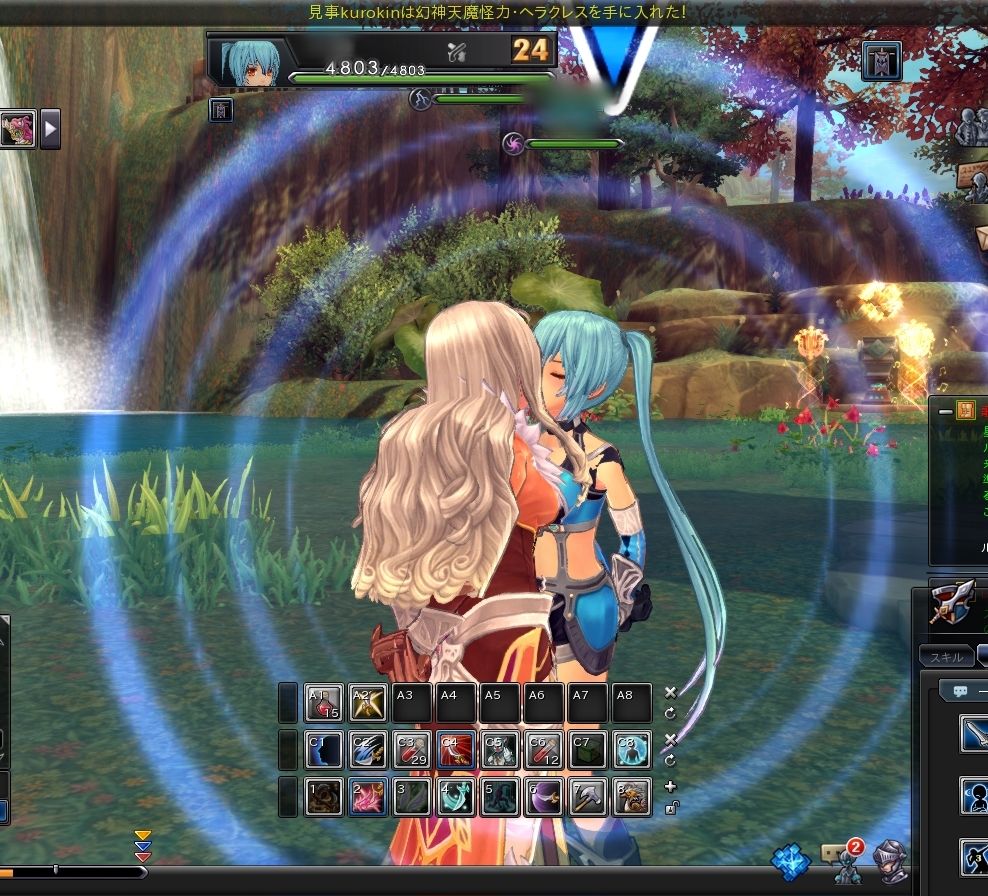Screen dimensions: 988x896
Task: Activate the red blade skill in slot C4
Action: pos(455,750)
